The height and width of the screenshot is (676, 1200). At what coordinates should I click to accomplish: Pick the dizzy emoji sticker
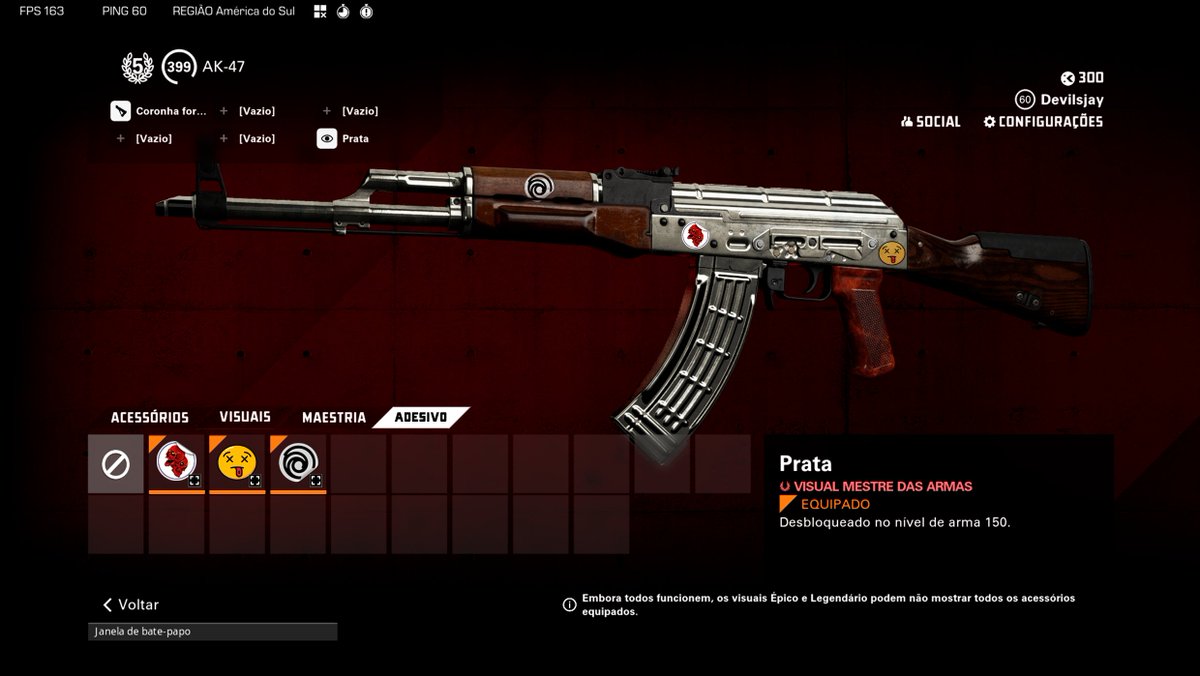(237, 464)
